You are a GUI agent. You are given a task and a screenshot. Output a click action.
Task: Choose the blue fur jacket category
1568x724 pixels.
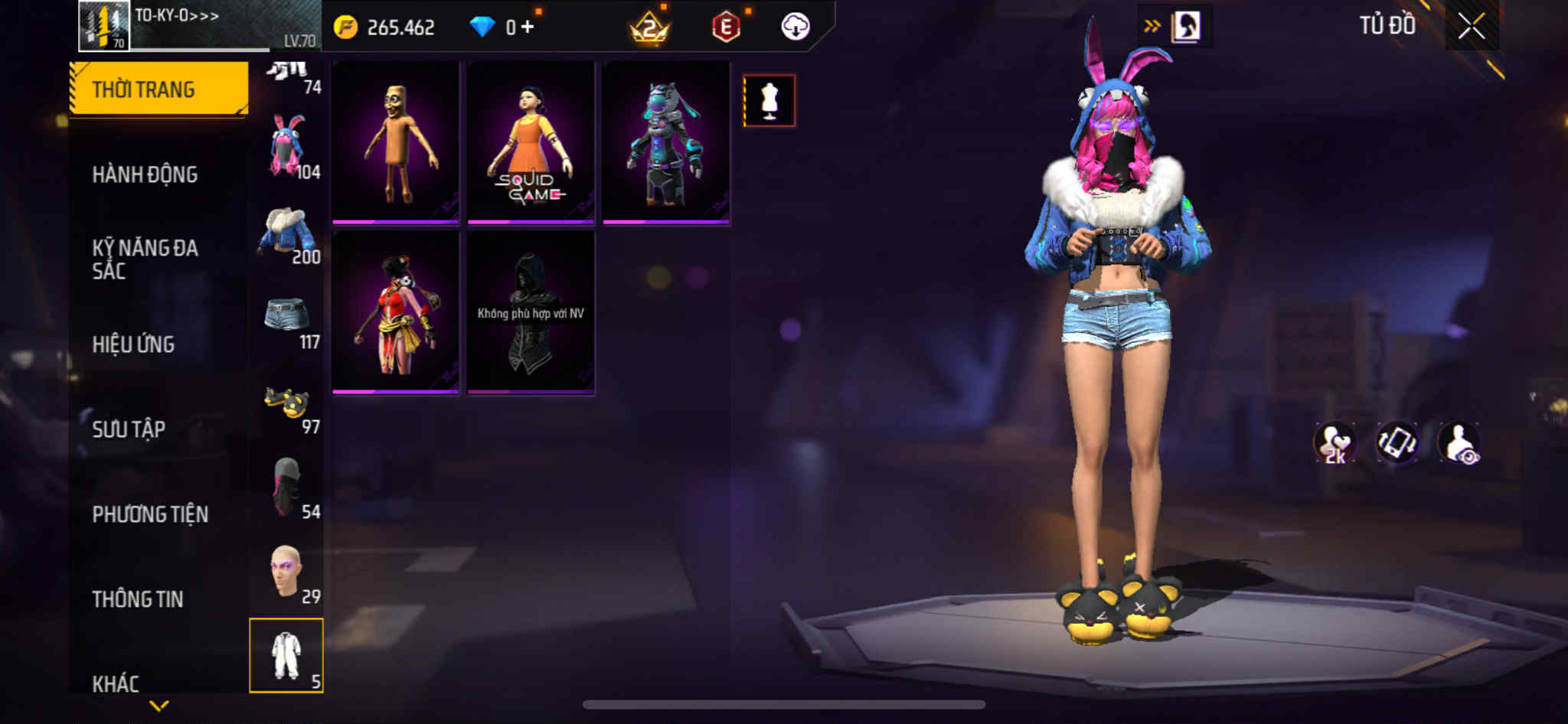tap(287, 232)
